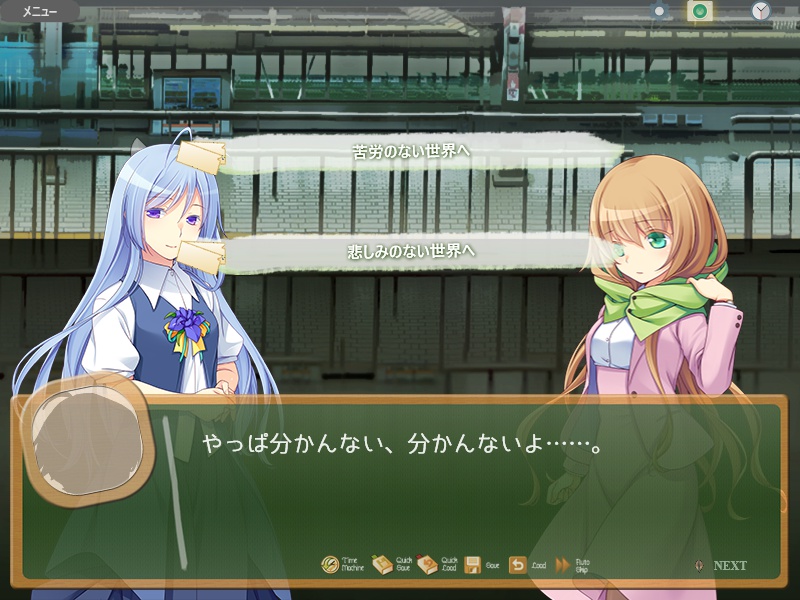
Task: Use Quick Save
Action: pyautogui.click(x=383, y=565)
